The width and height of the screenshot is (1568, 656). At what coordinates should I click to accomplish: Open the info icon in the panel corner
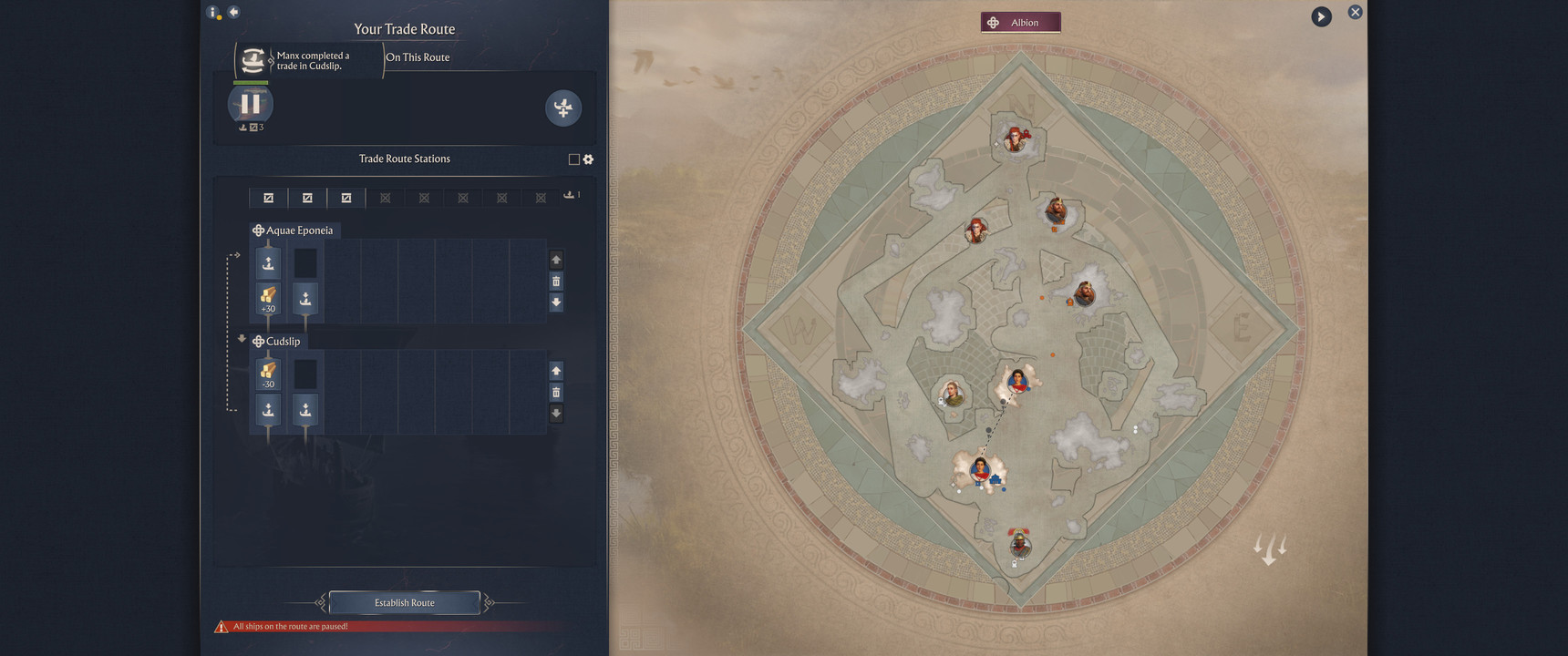[x=212, y=12]
